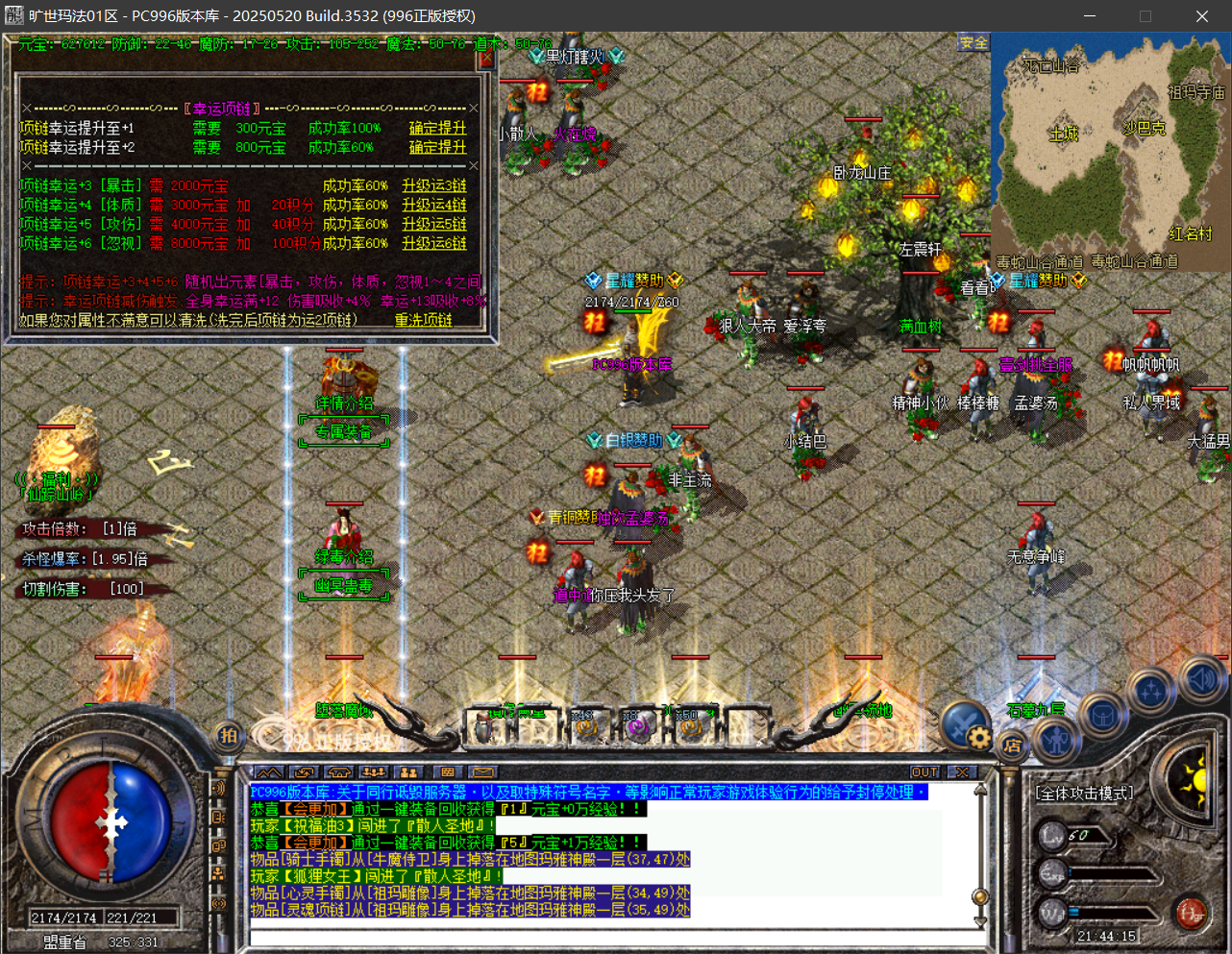This screenshot has width=1232, height=954.
Task: Close the lucky necklace dialog
Action: pyautogui.click(x=486, y=59)
